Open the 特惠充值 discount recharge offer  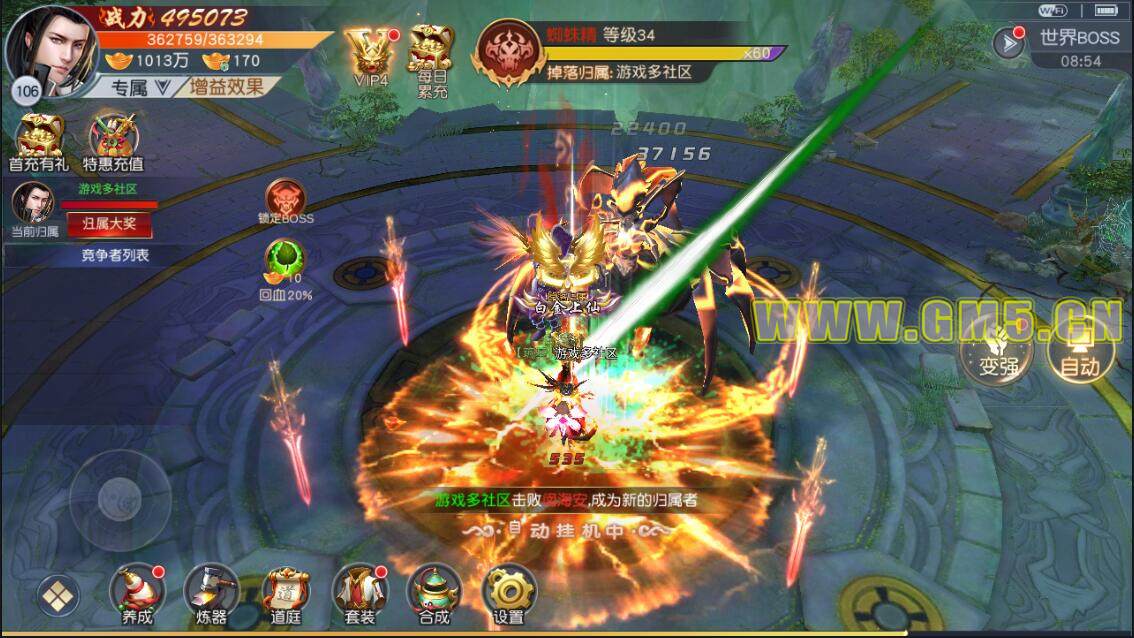click(113, 140)
